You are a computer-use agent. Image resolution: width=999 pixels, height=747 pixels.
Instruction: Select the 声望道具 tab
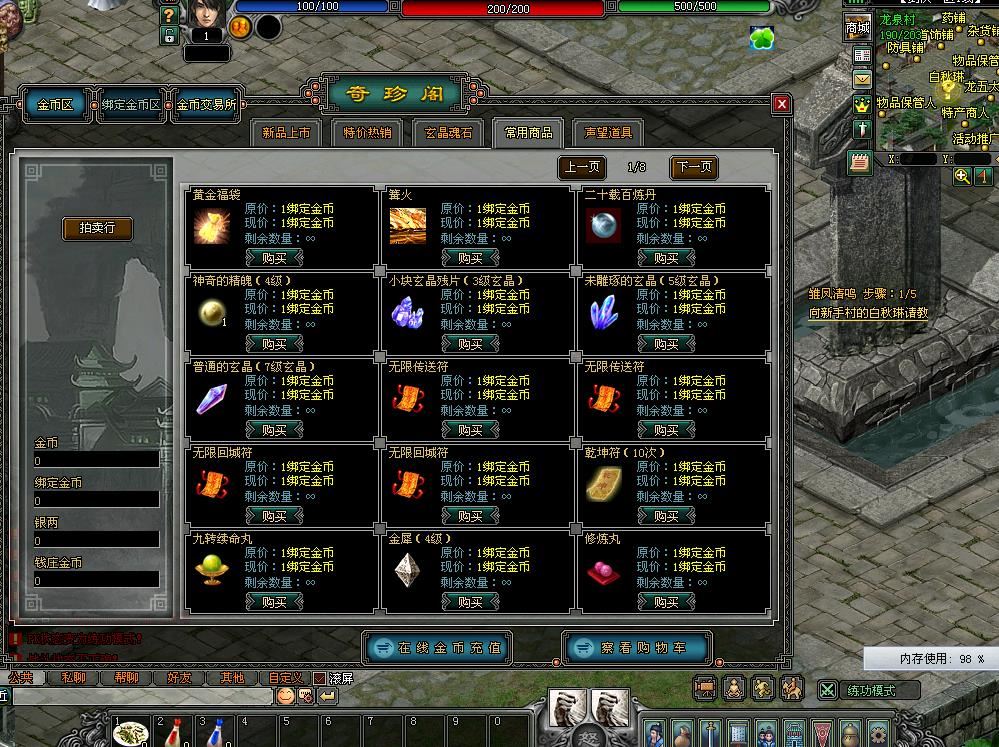pyautogui.click(x=608, y=133)
